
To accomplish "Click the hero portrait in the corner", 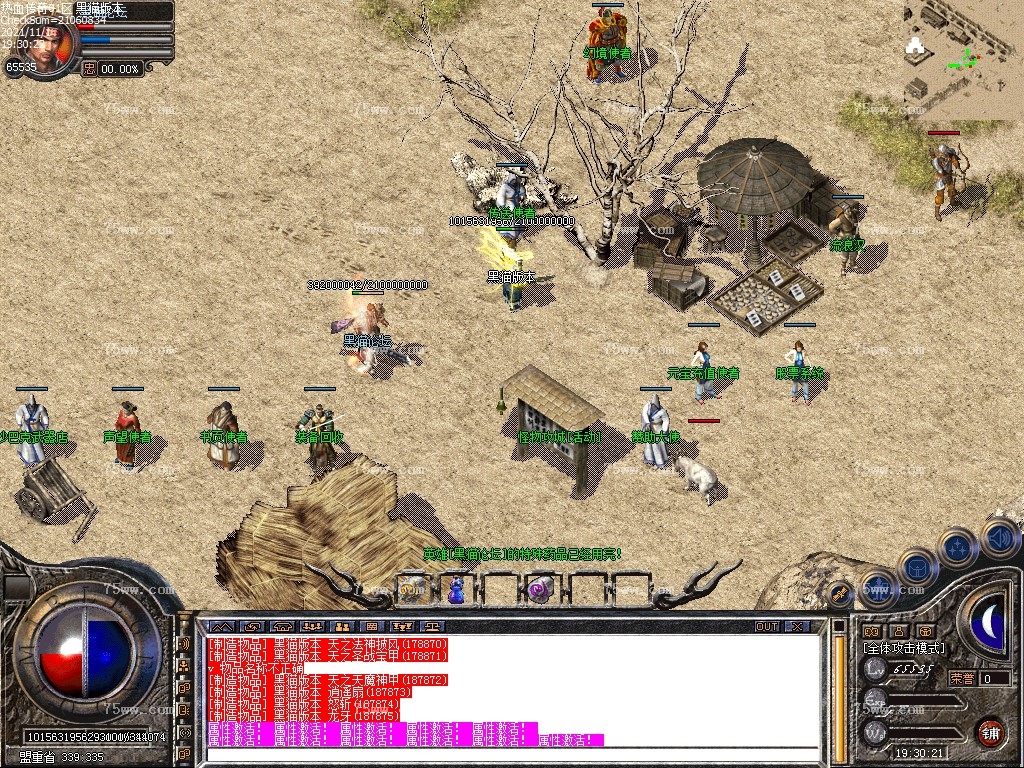I will (x=48, y=42).
